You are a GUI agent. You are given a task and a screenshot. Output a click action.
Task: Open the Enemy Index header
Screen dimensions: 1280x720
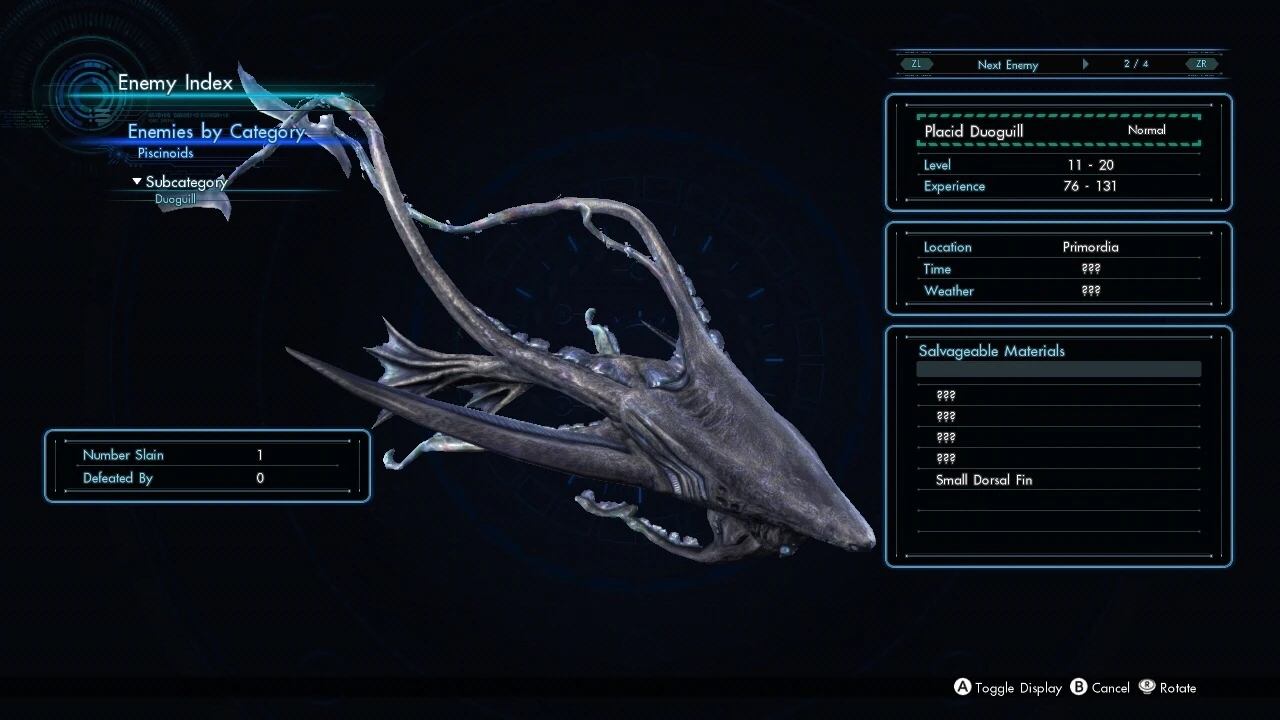[x=175, y=83]
